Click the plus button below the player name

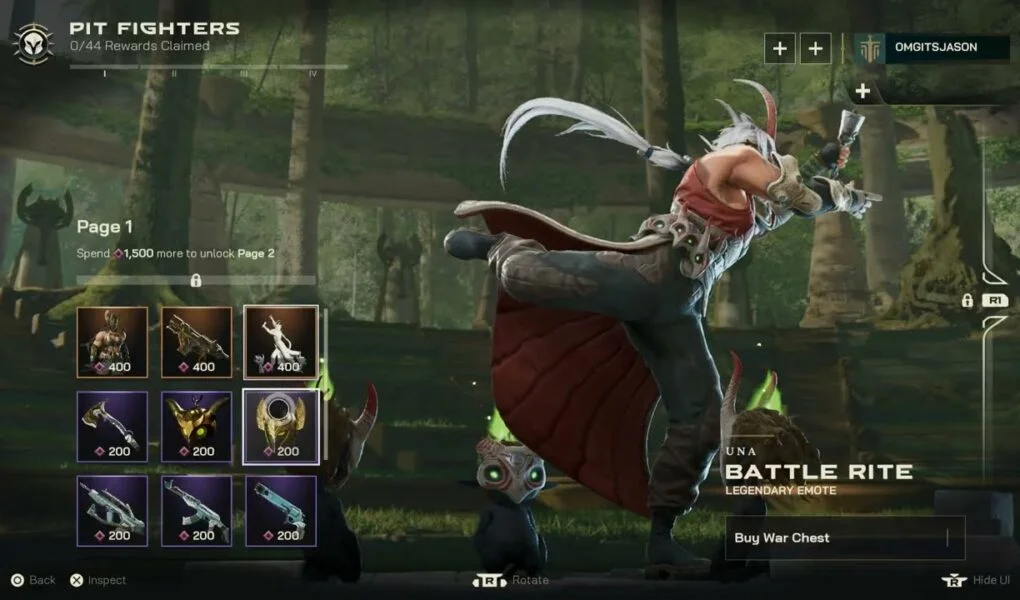point(862,92)
